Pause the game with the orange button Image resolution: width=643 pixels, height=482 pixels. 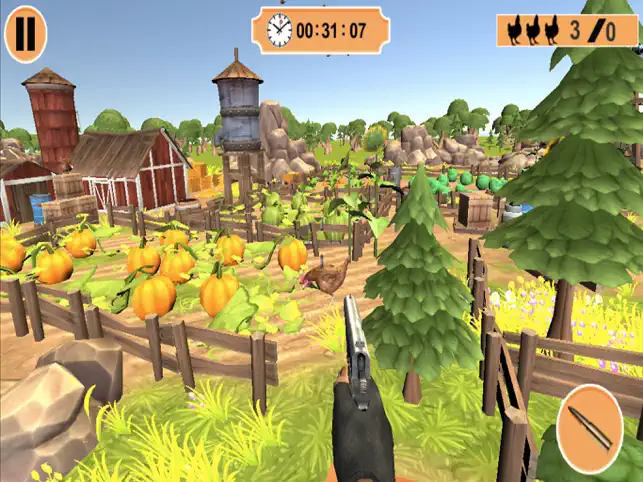pyautogui.click(x=25, y=33)
